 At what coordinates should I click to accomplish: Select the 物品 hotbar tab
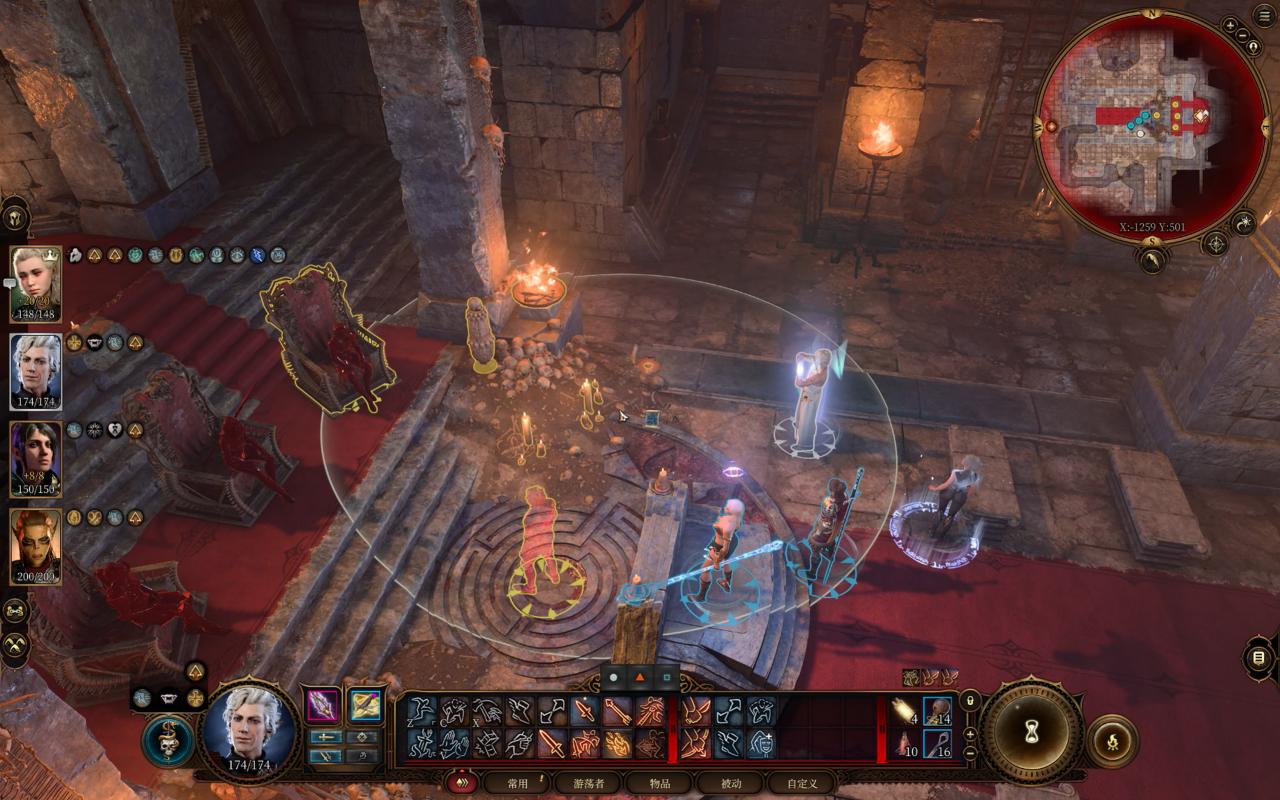click(x=659, y=783)
